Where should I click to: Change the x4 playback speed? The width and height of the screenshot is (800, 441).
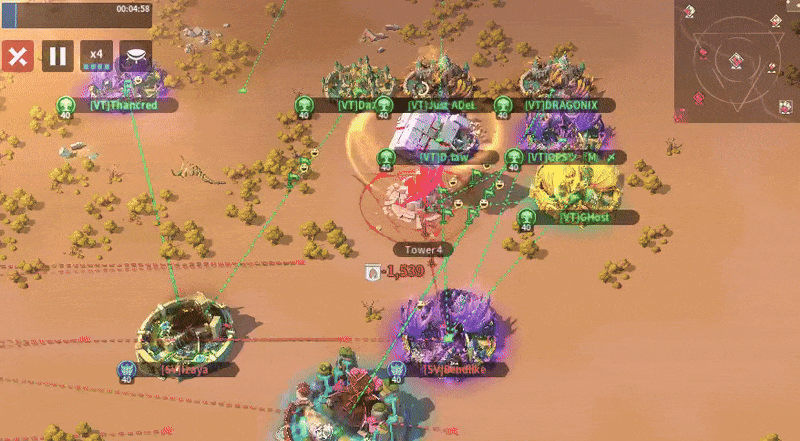click(97, 56)
